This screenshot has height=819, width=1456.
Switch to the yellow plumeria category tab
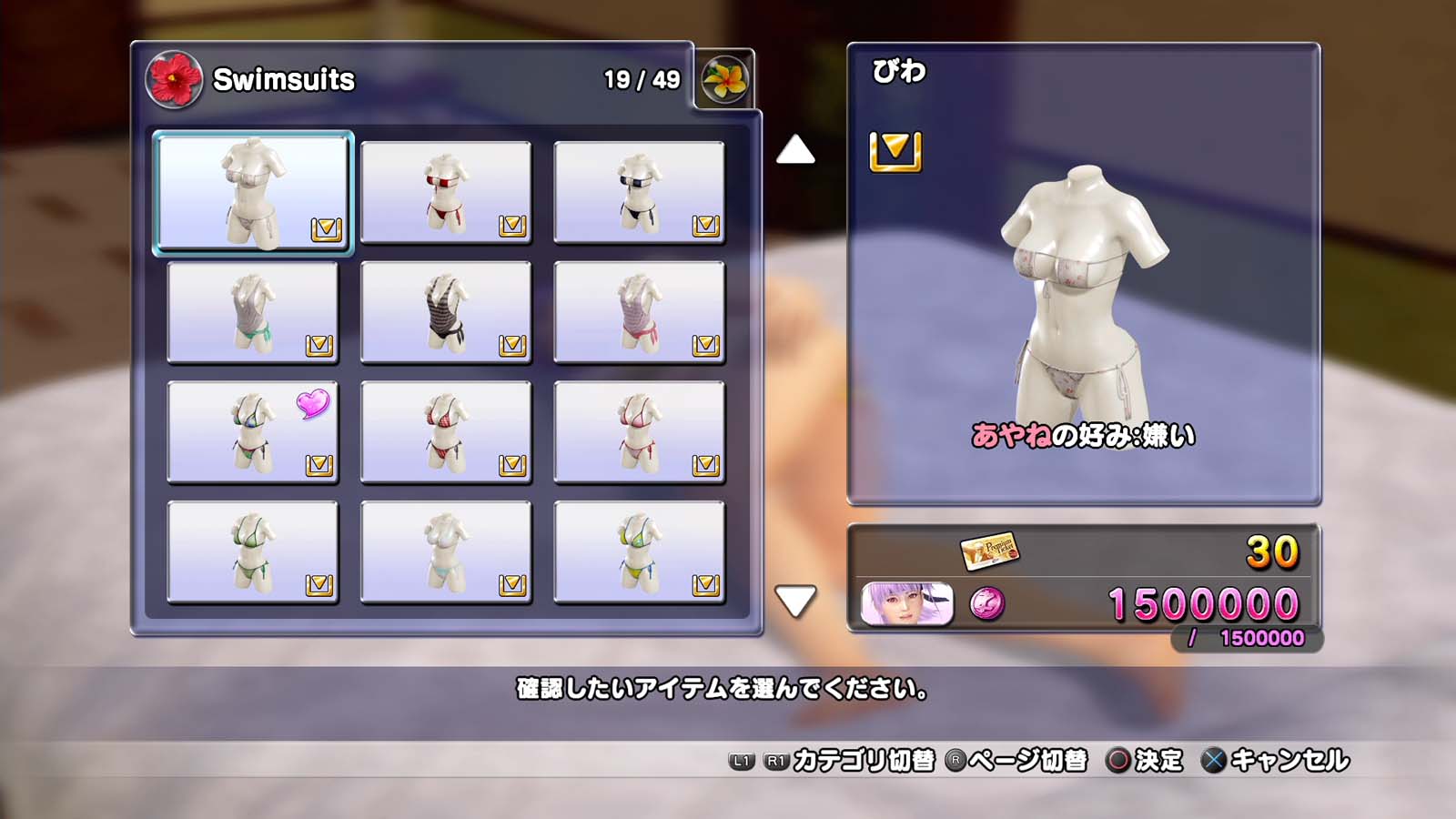coord(724,79)
